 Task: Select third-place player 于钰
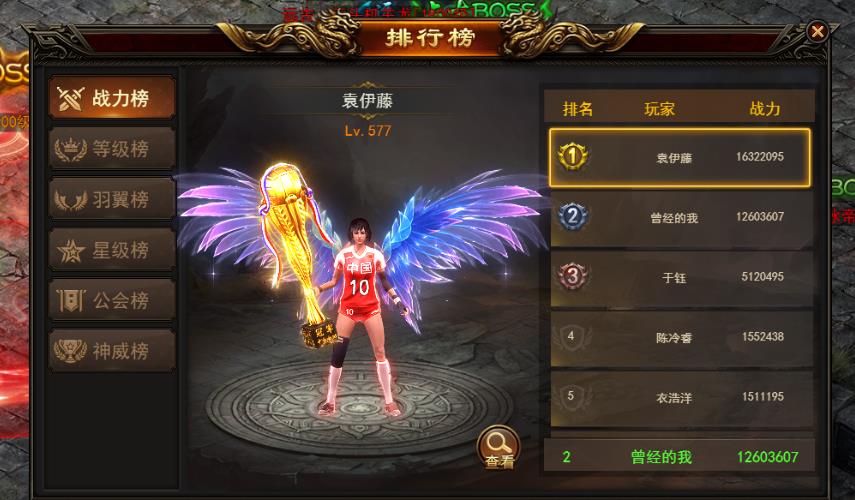[679, 277]
